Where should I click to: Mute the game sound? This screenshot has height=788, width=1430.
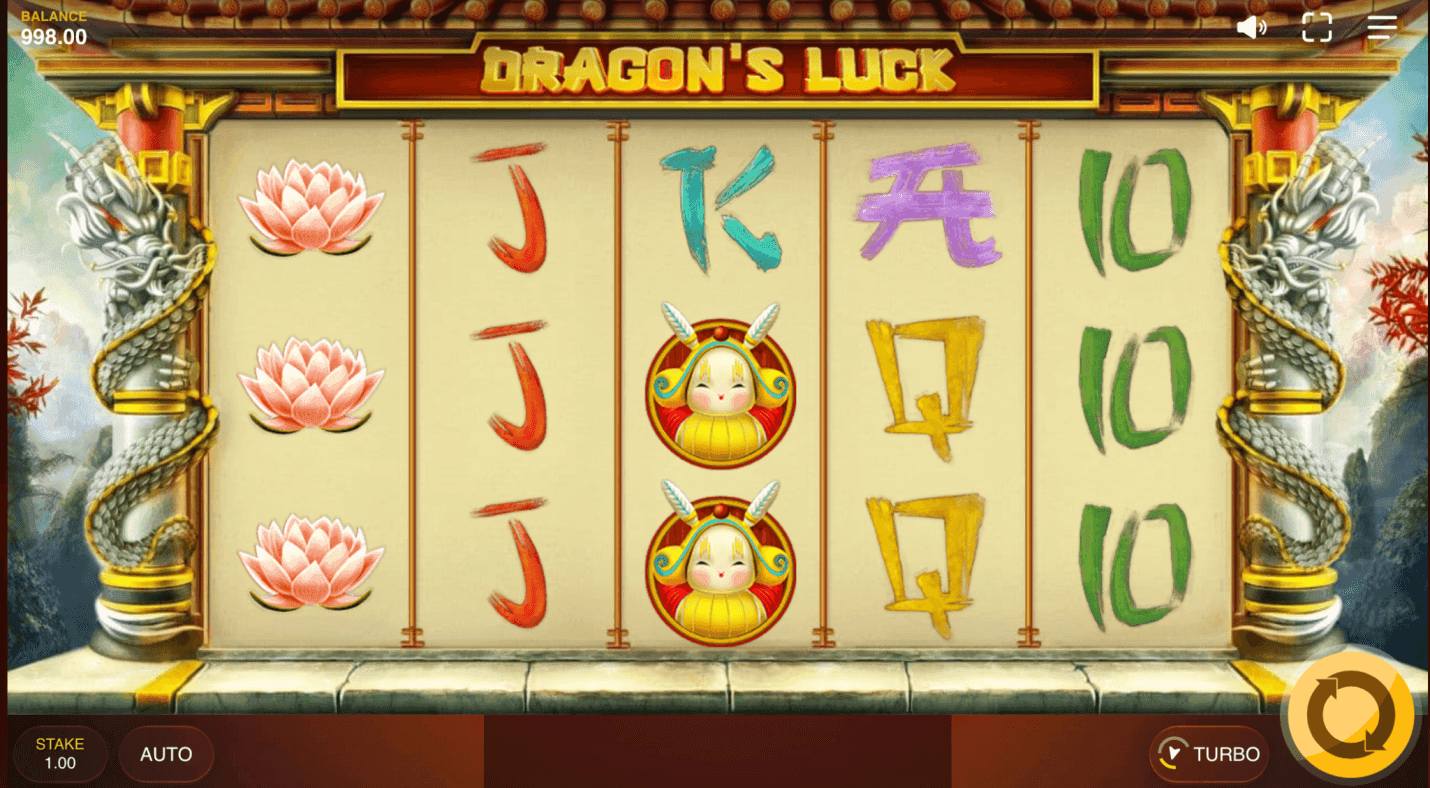point(1252,27)
